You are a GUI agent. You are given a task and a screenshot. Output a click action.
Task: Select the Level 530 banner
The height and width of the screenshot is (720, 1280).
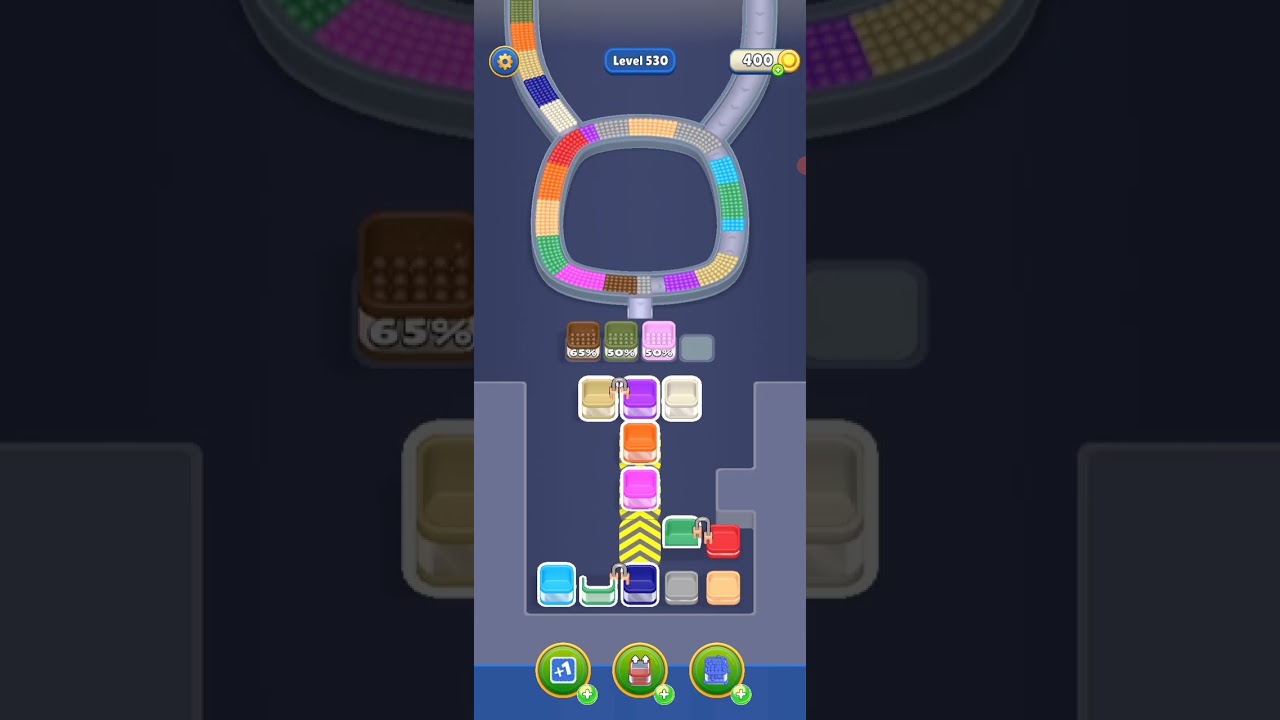[x=640, y=61]
